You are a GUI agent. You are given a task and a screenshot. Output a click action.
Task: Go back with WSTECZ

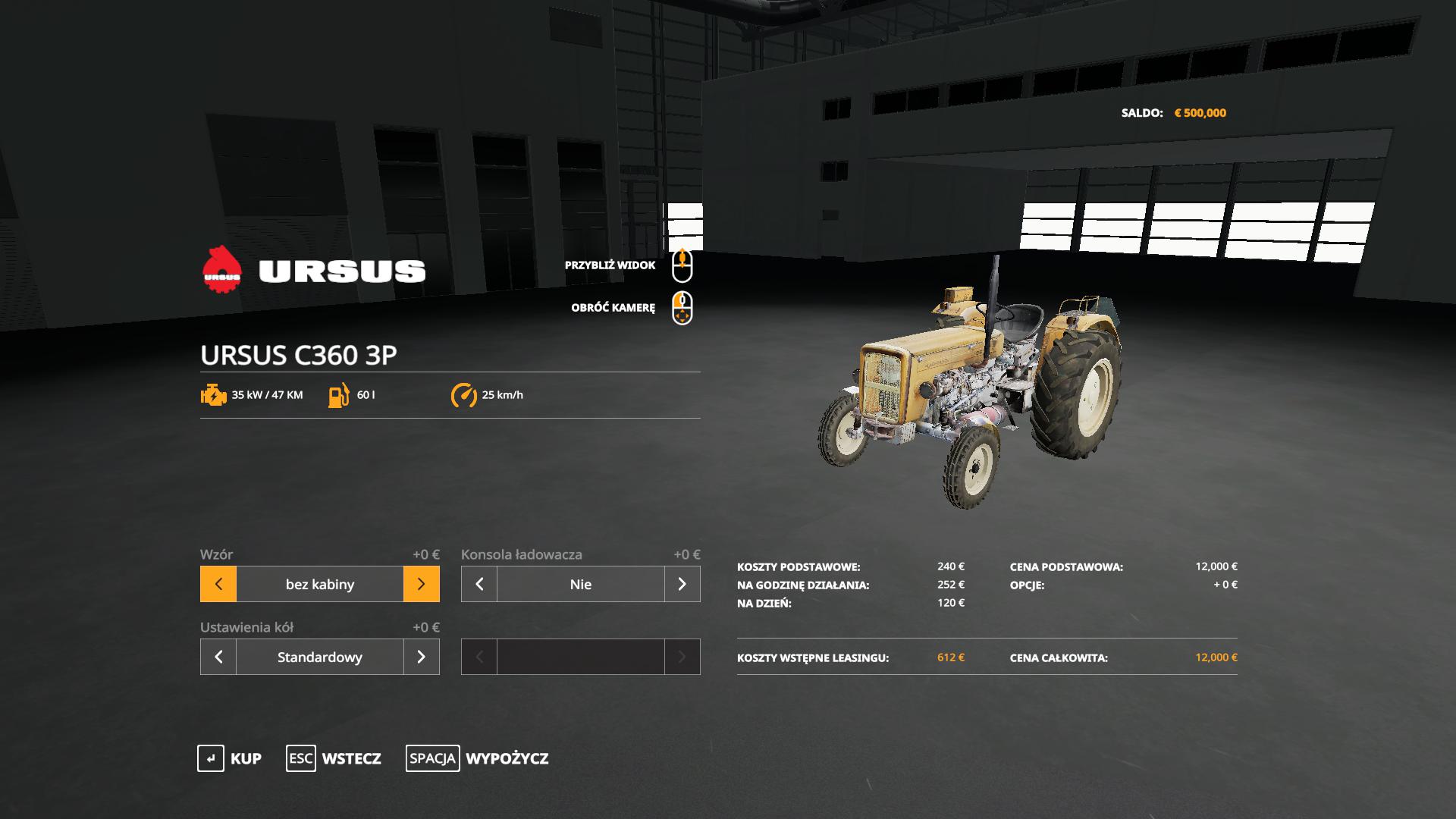pyautogui.click(x=334, y=758)
